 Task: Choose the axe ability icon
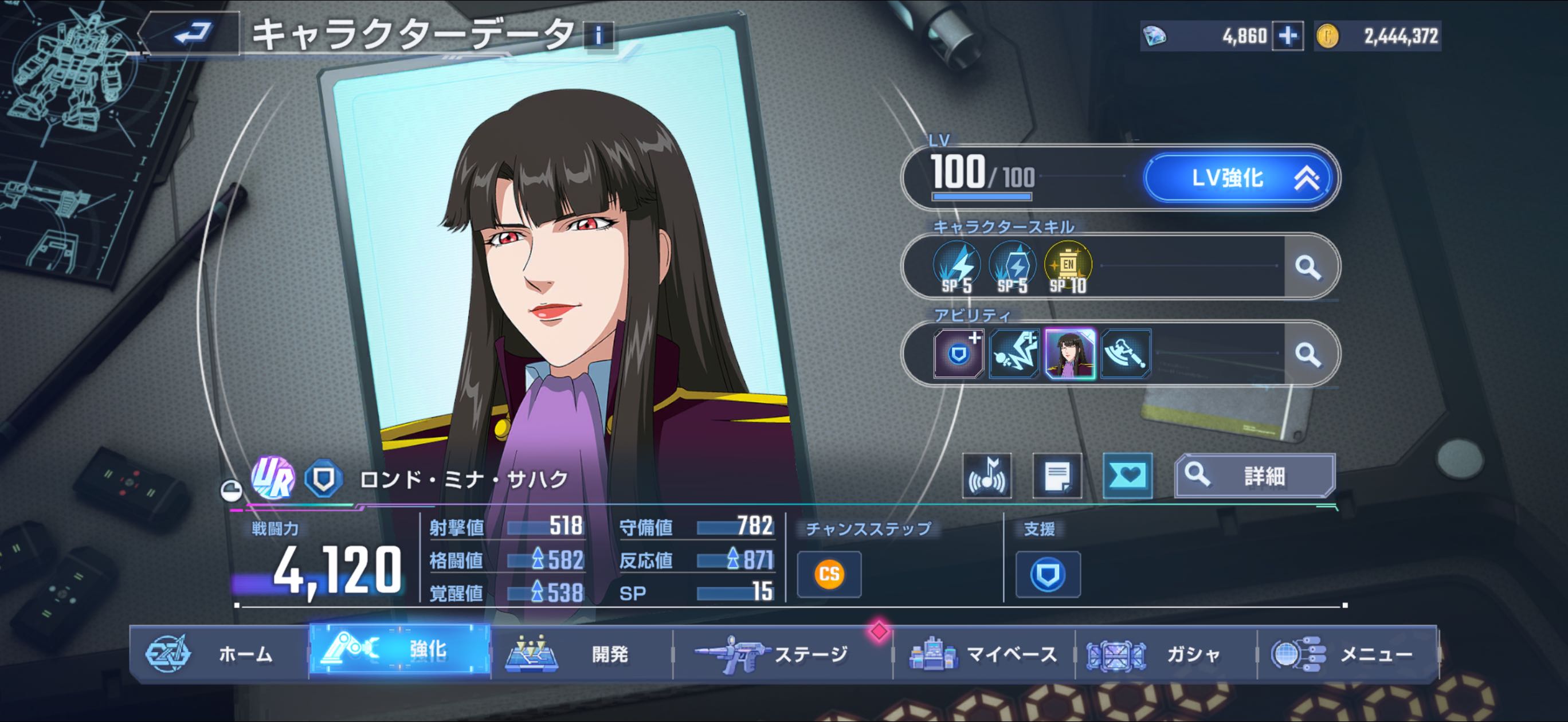1126,354
